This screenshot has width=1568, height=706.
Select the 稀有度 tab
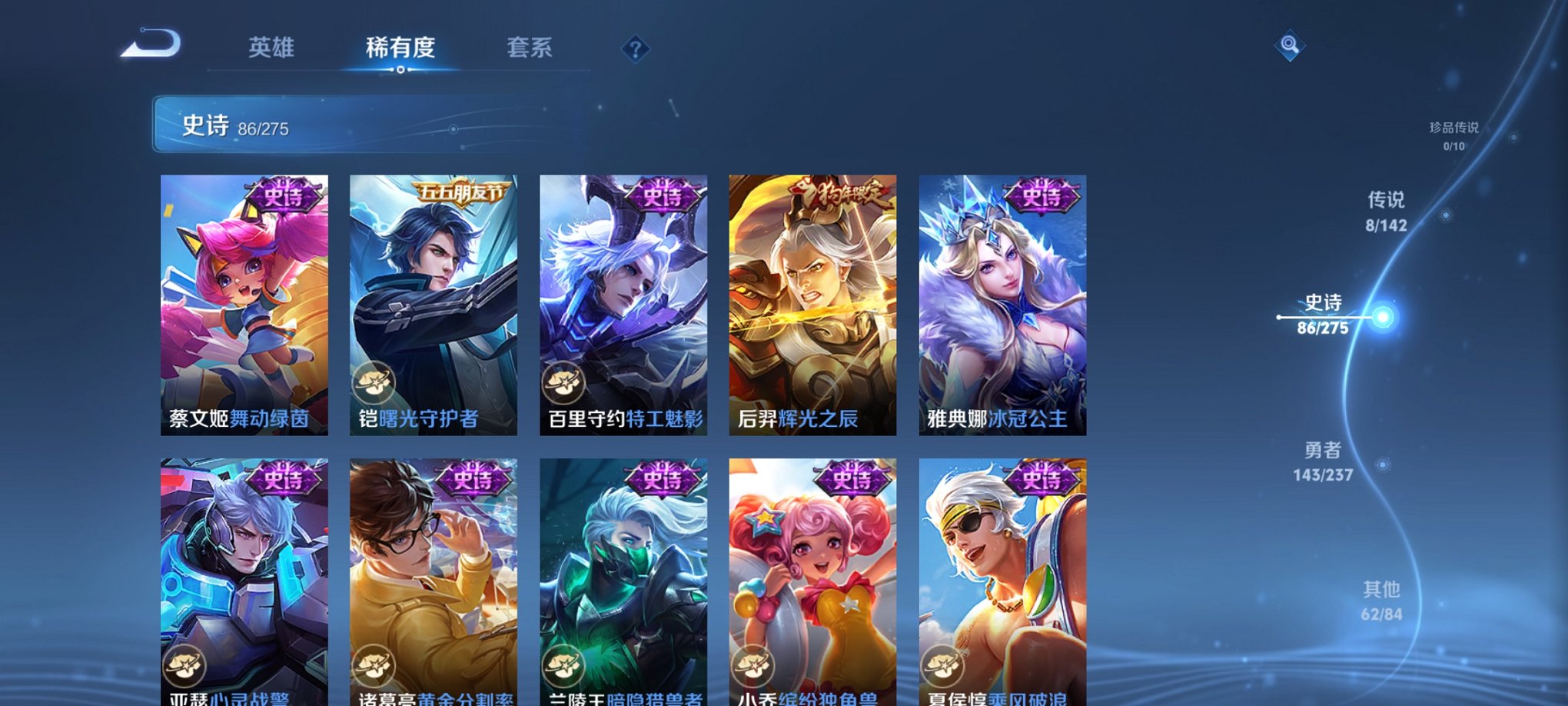pos(400,48)
